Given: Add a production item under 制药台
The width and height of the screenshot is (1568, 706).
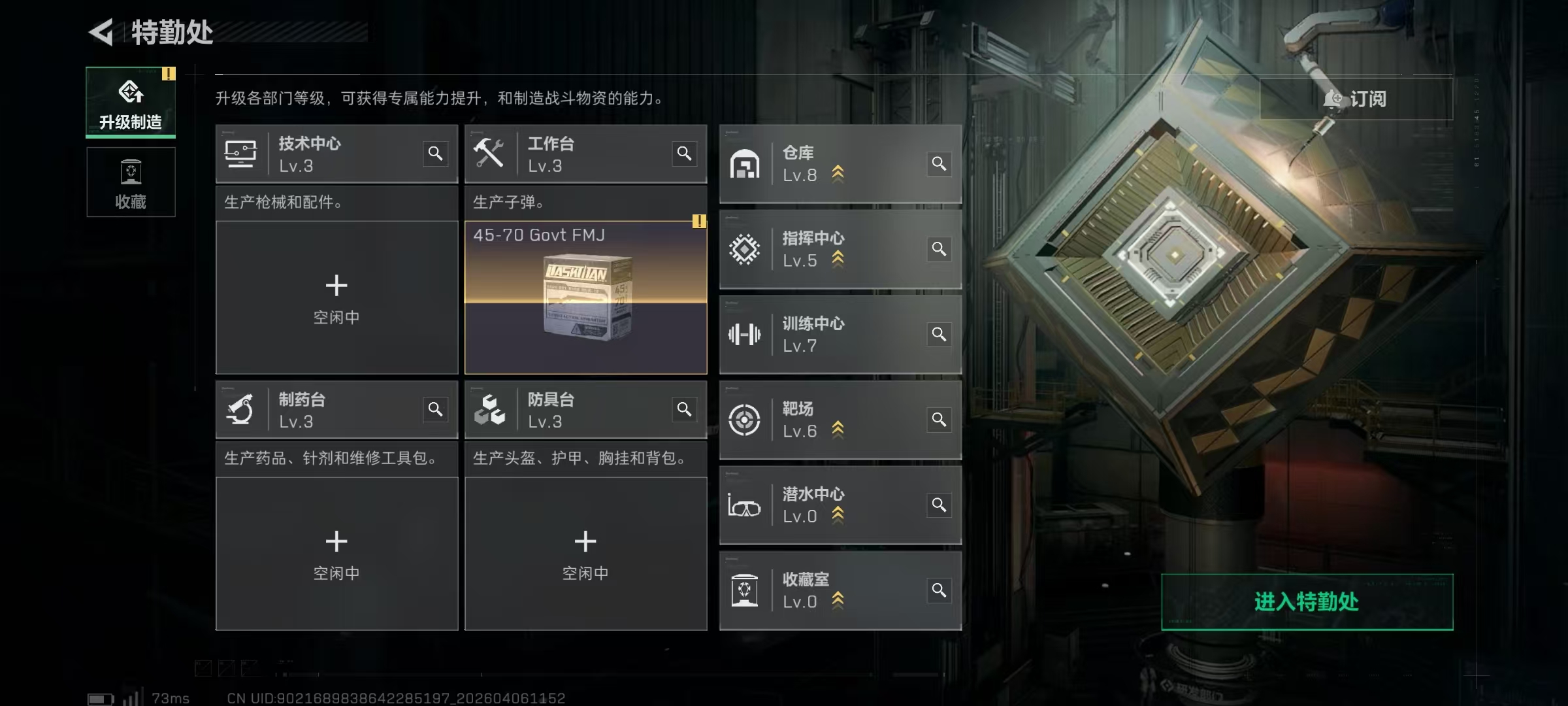Looking at the screenshot, I should tap(336, 553).
